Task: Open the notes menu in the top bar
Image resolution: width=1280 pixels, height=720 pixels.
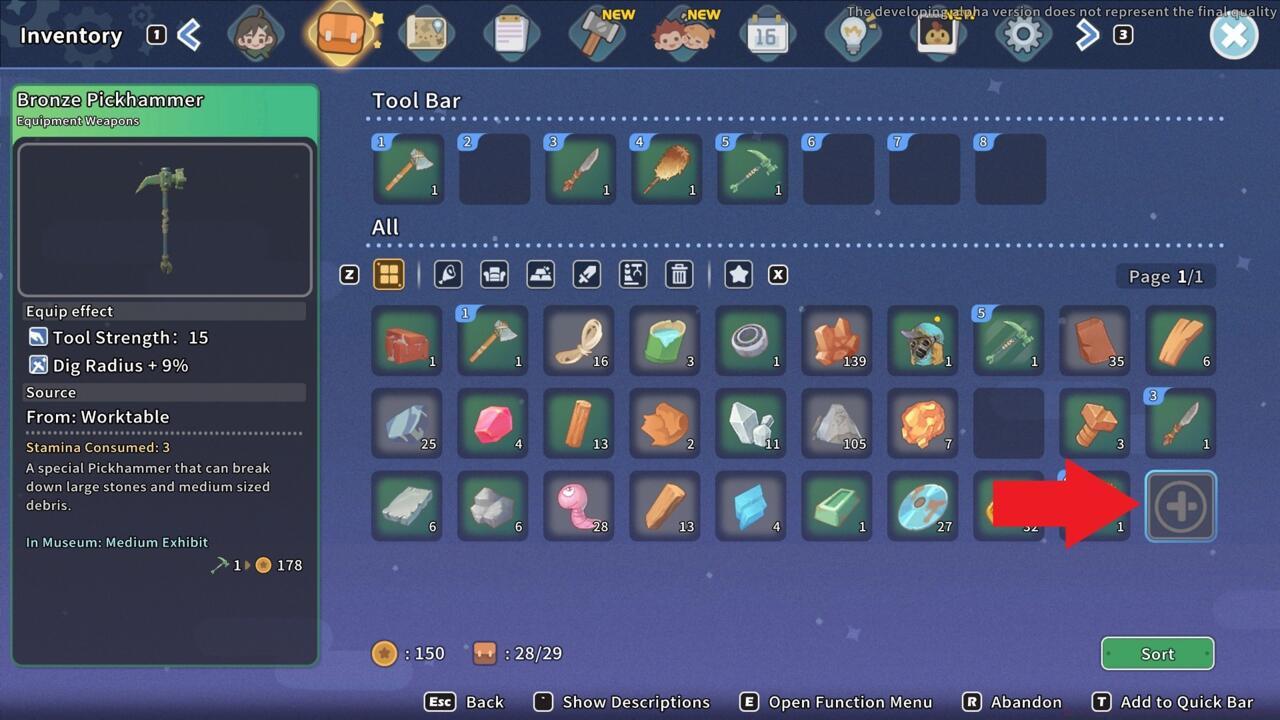Action: [x=512, y=33]
